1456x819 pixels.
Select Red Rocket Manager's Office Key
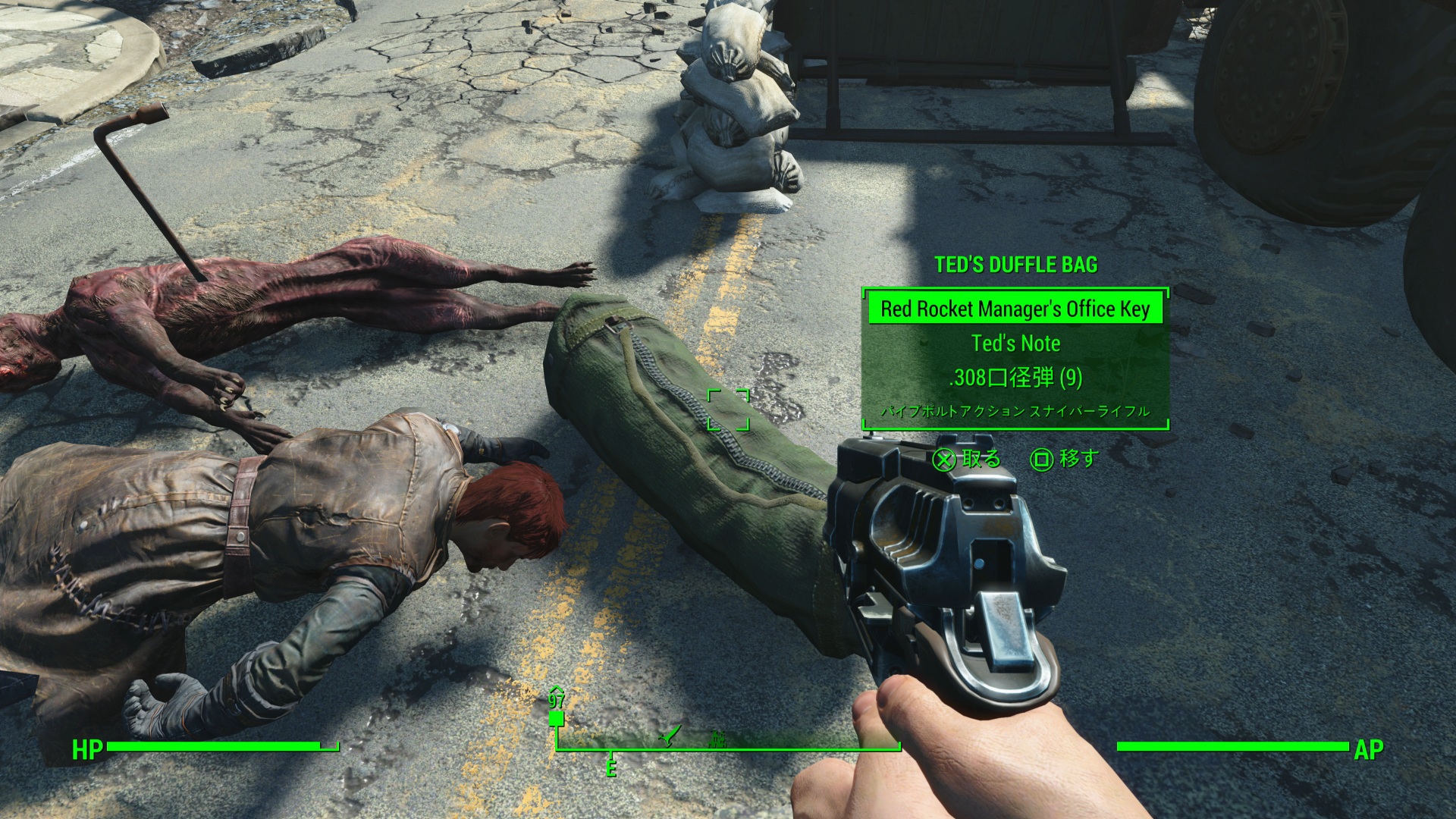tap(1015, 309)
